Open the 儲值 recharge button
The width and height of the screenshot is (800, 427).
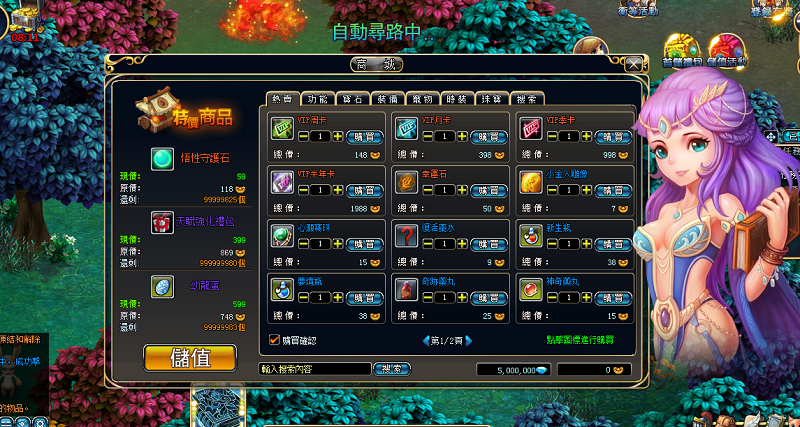coord(190,357)
